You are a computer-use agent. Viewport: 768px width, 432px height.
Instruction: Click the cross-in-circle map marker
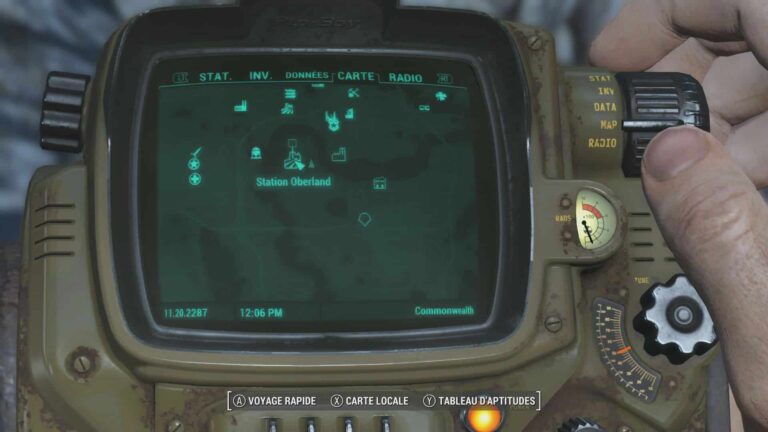(196, 179)
